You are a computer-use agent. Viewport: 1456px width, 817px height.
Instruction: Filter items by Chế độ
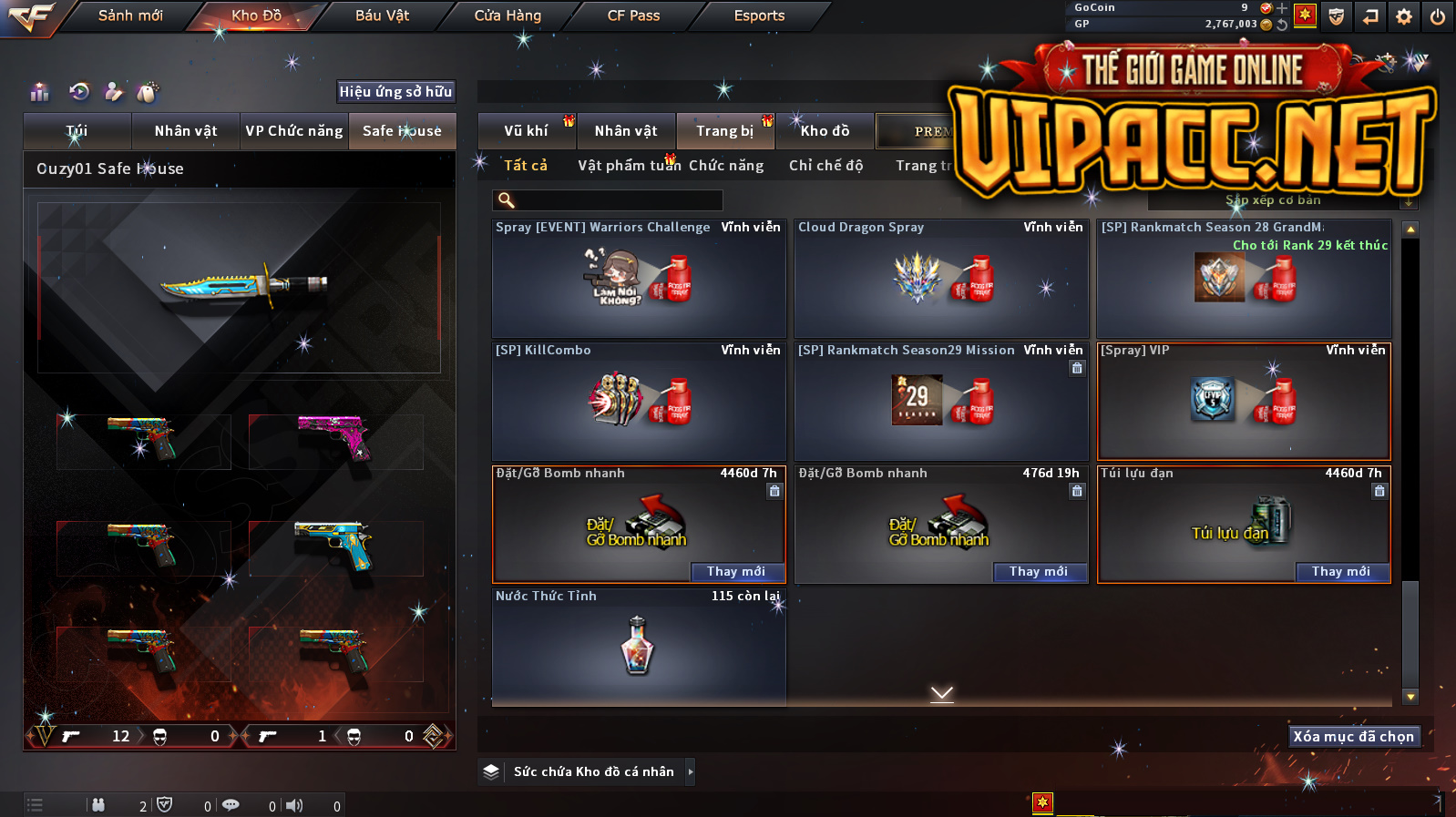tap(825, 166)
